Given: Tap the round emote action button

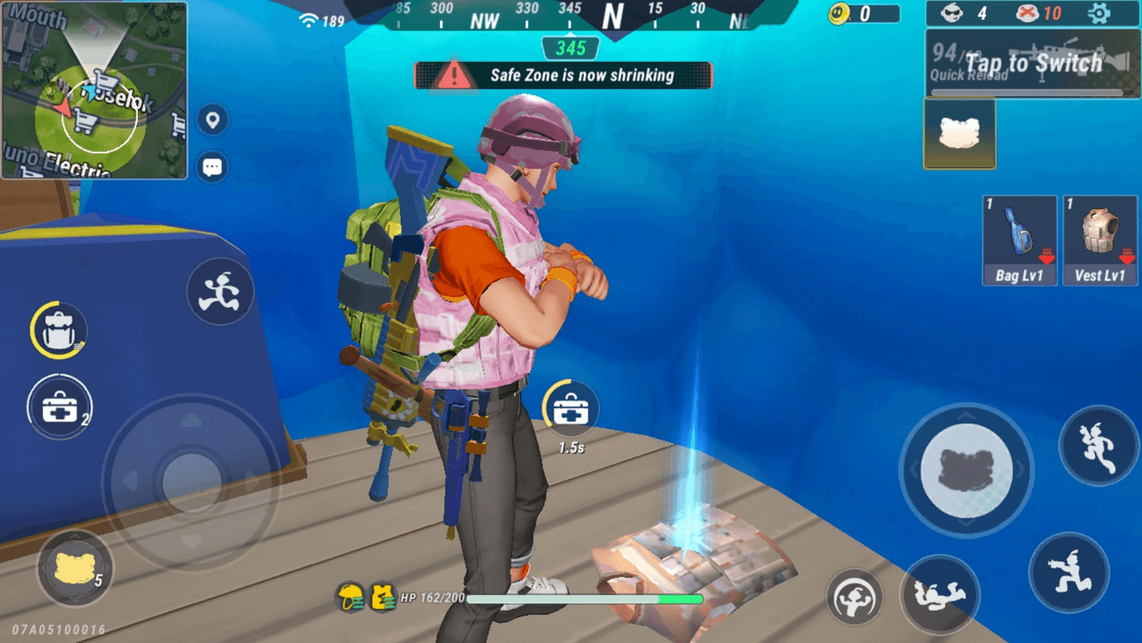Looking at the screenshot, I should pos(855,598).
